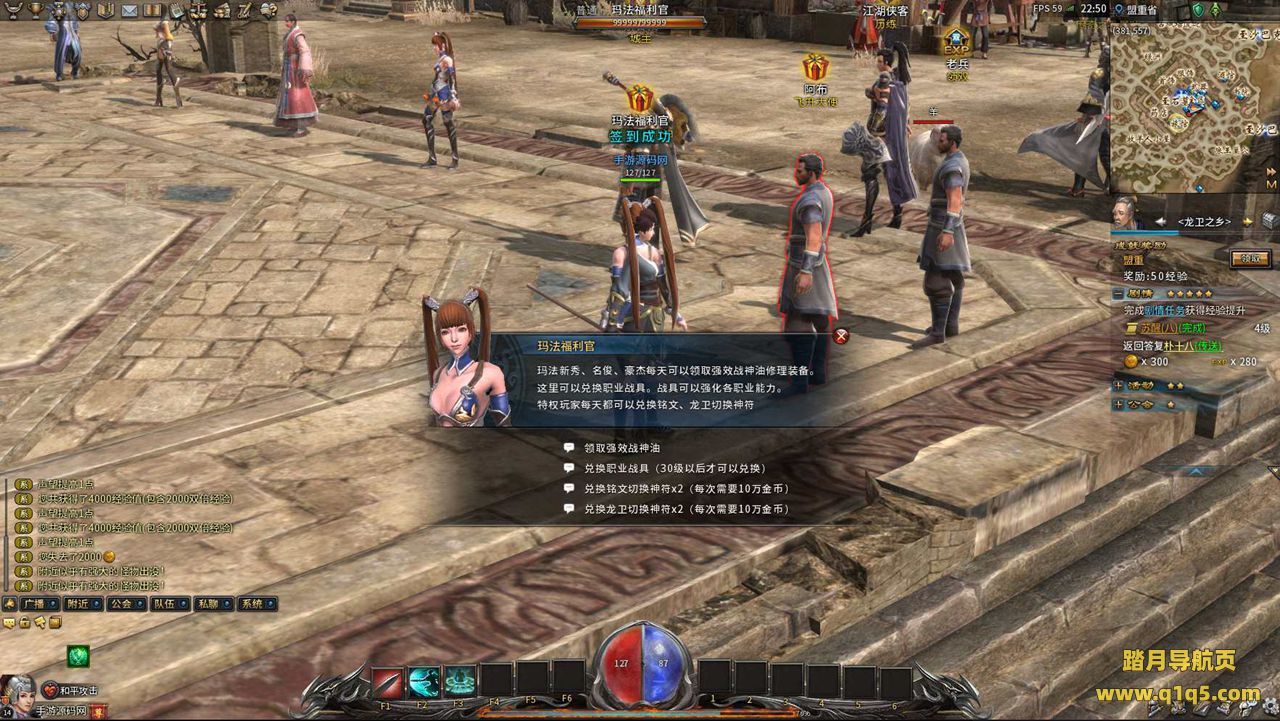Choose the 兑换龙卫切换神符x2 option

[x=686, y=509]
